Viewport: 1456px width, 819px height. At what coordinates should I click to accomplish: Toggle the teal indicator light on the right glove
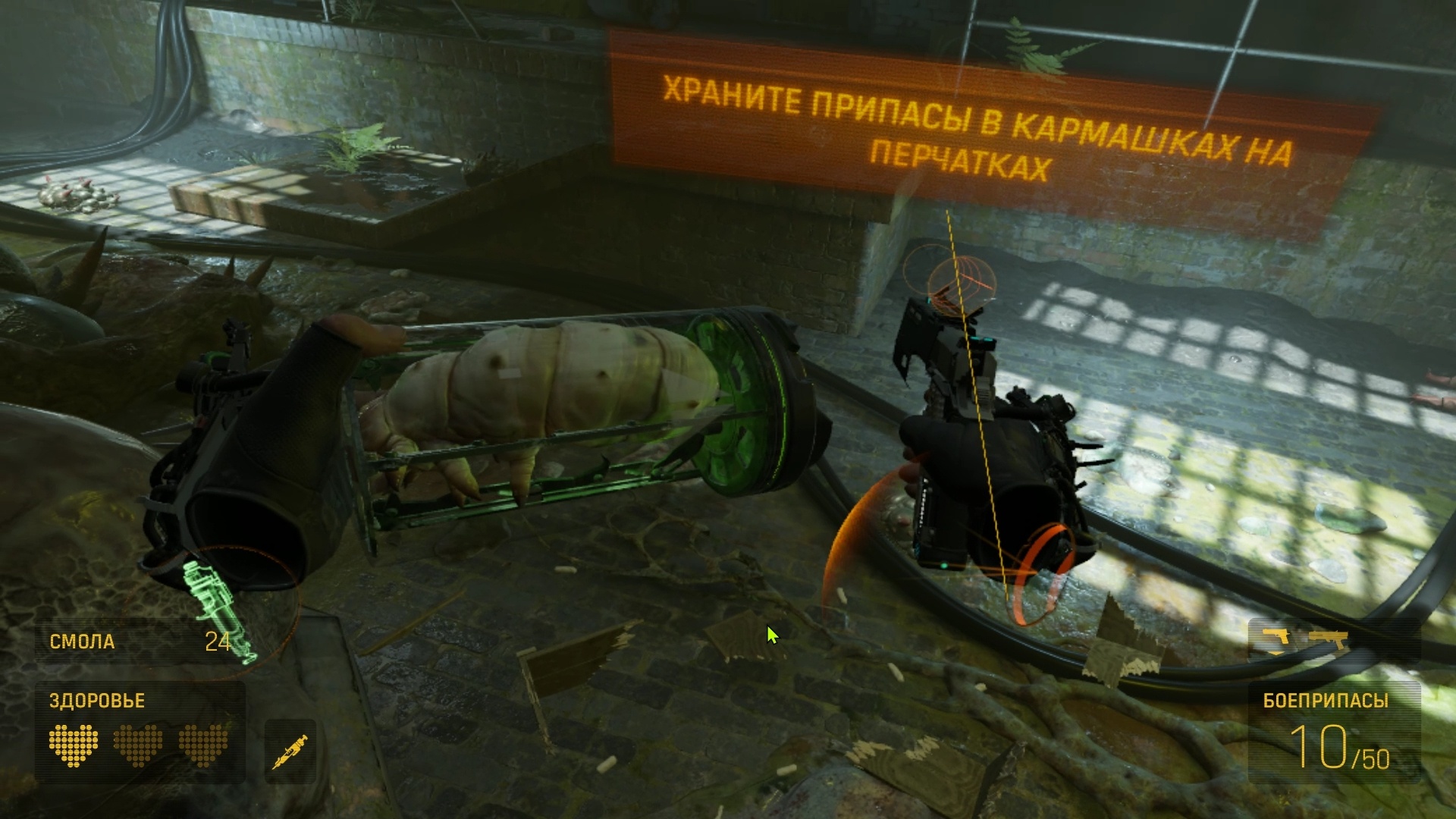click(x=943, y=564)
